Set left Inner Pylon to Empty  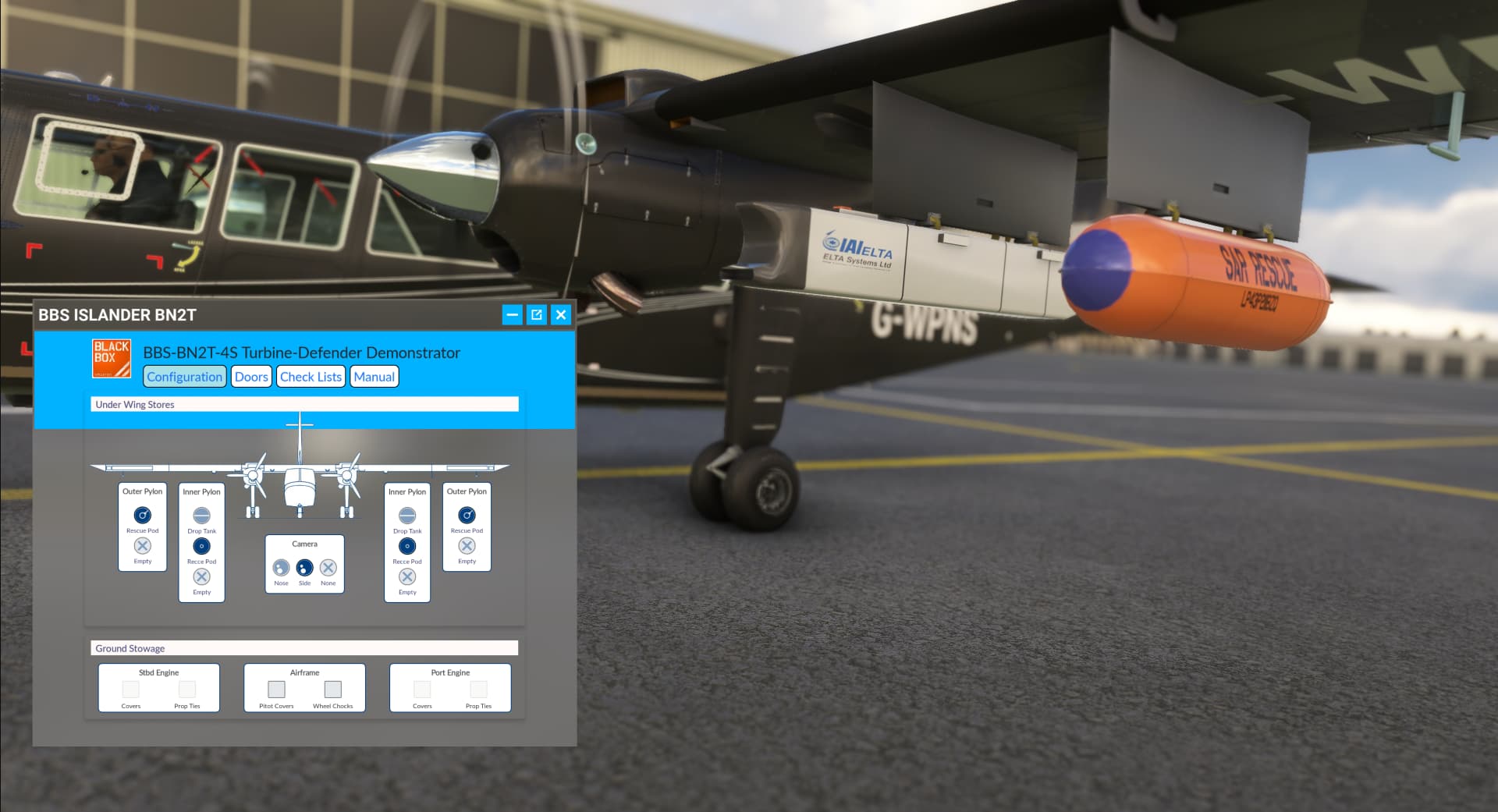point(201,577)
